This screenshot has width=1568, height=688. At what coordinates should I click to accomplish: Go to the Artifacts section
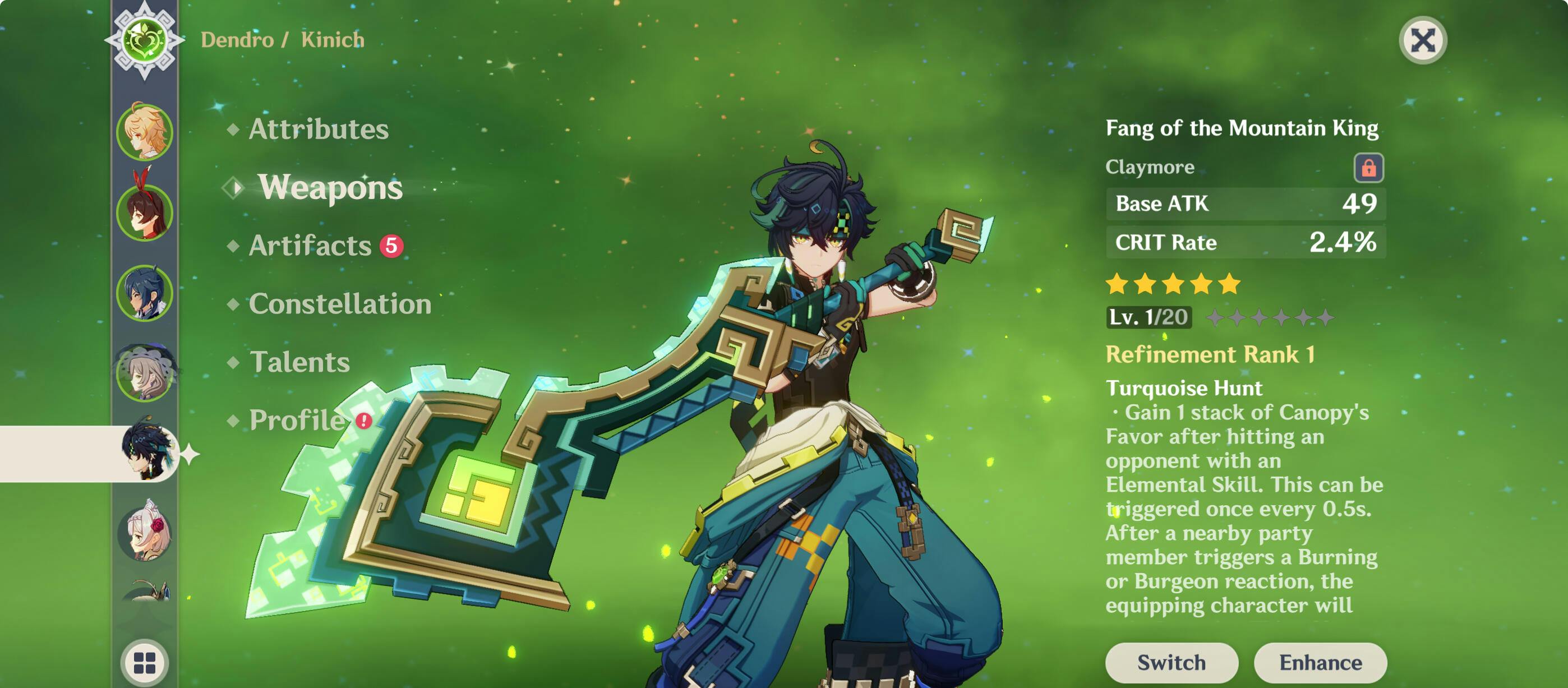tap(310, 246)
